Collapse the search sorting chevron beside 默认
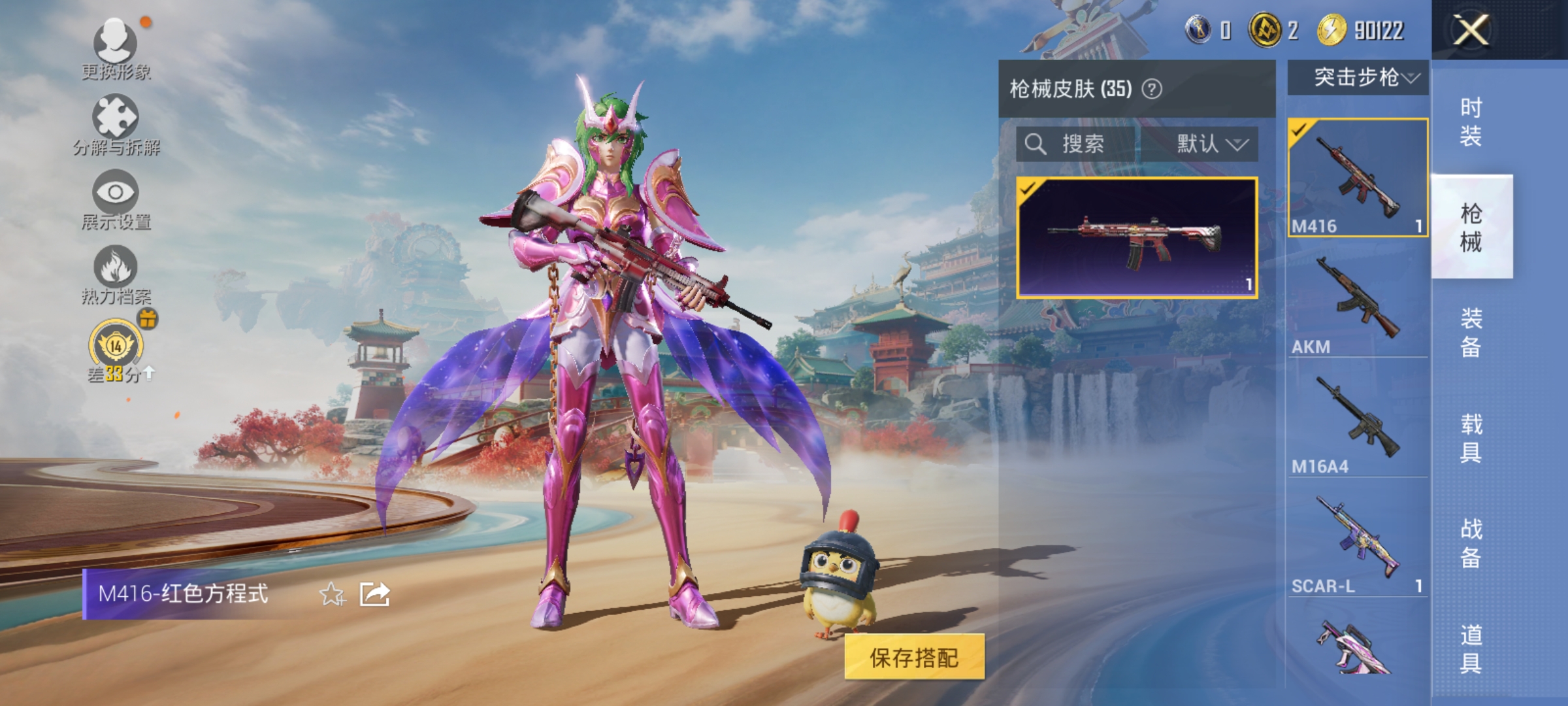Screen dimensions: 1568x706 (x=1237, y=145)
